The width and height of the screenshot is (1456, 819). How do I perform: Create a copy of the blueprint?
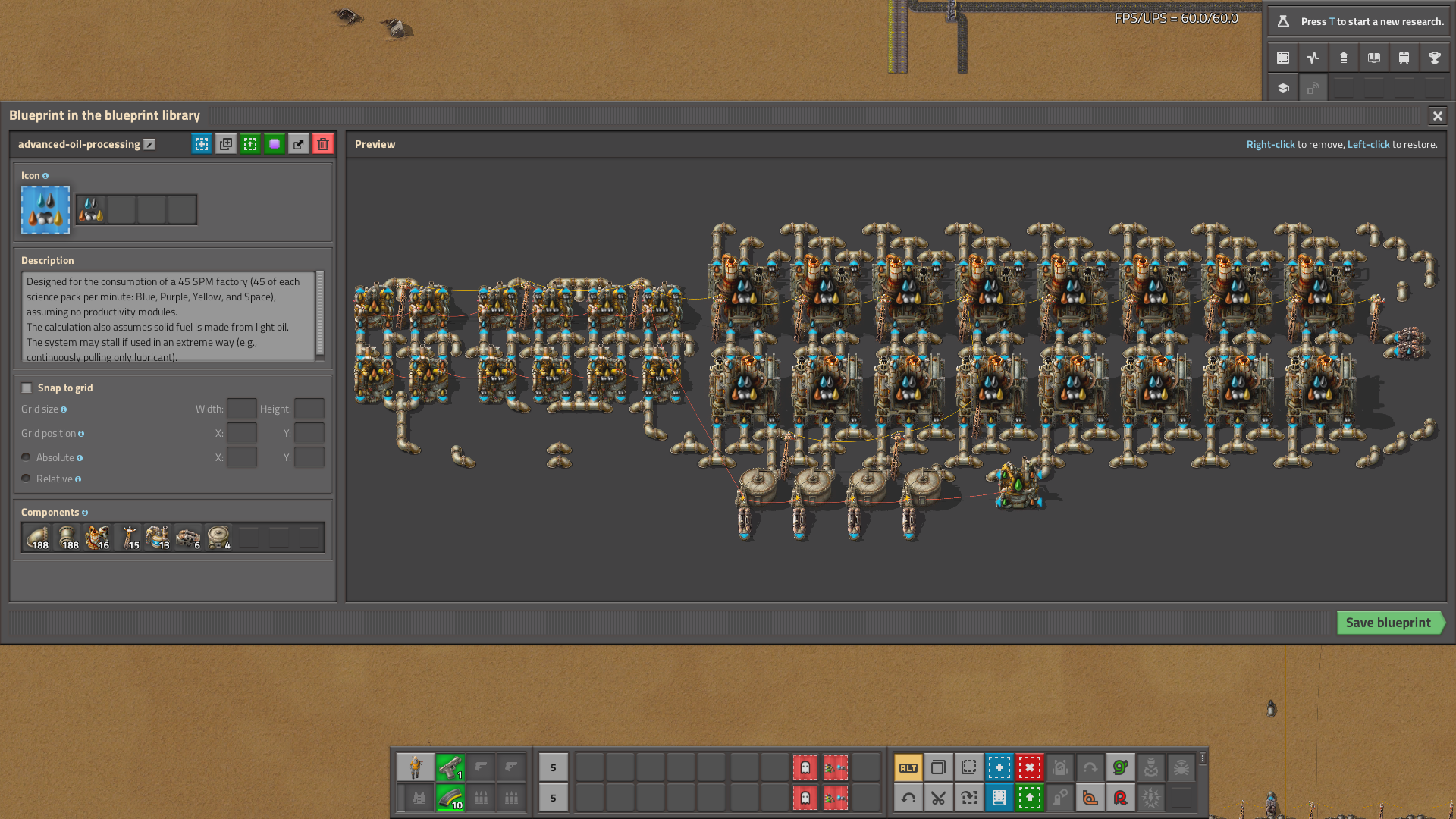coord(225,143)
